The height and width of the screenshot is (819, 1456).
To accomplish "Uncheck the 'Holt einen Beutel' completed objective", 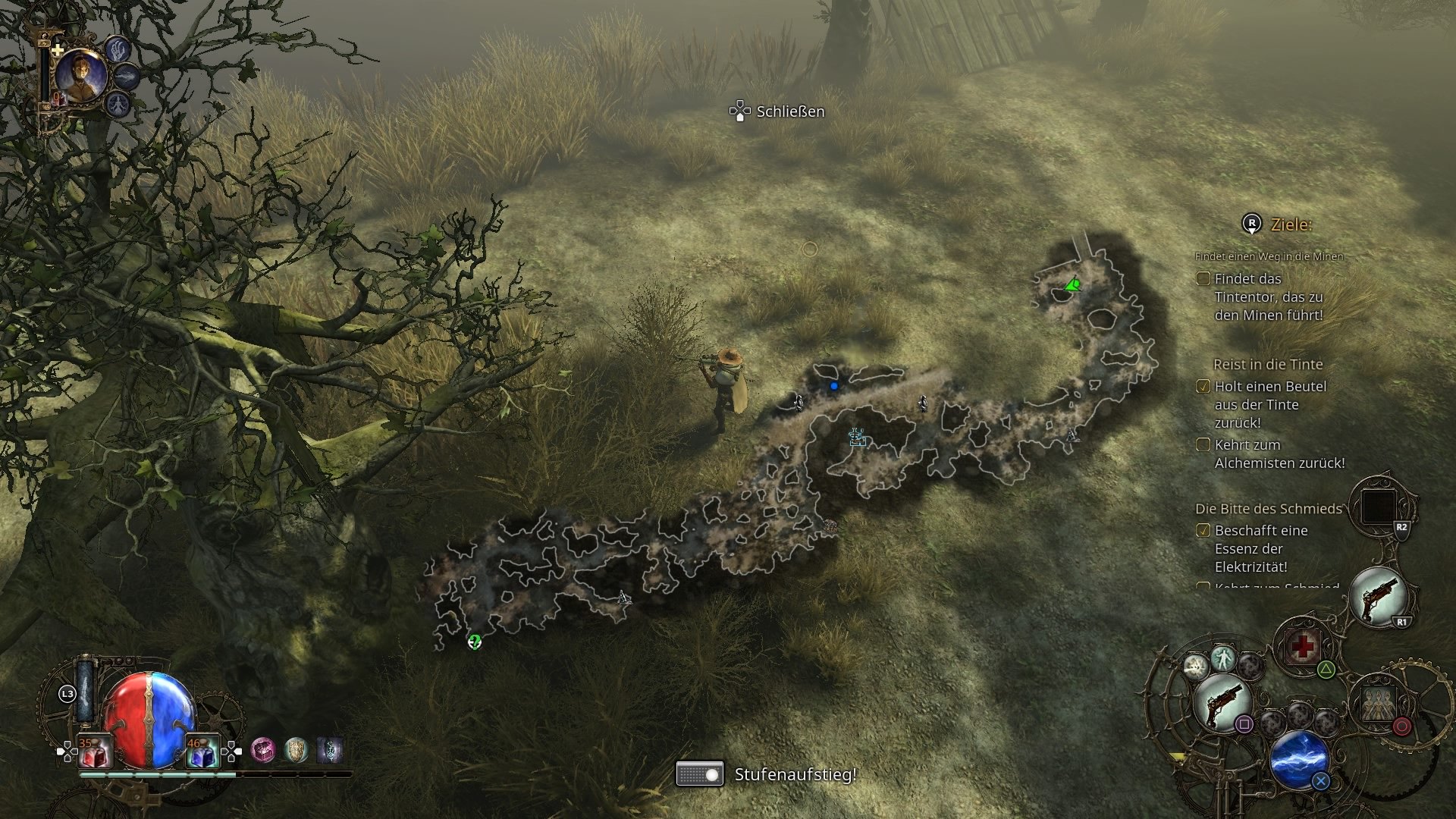I will [1203, 387].
